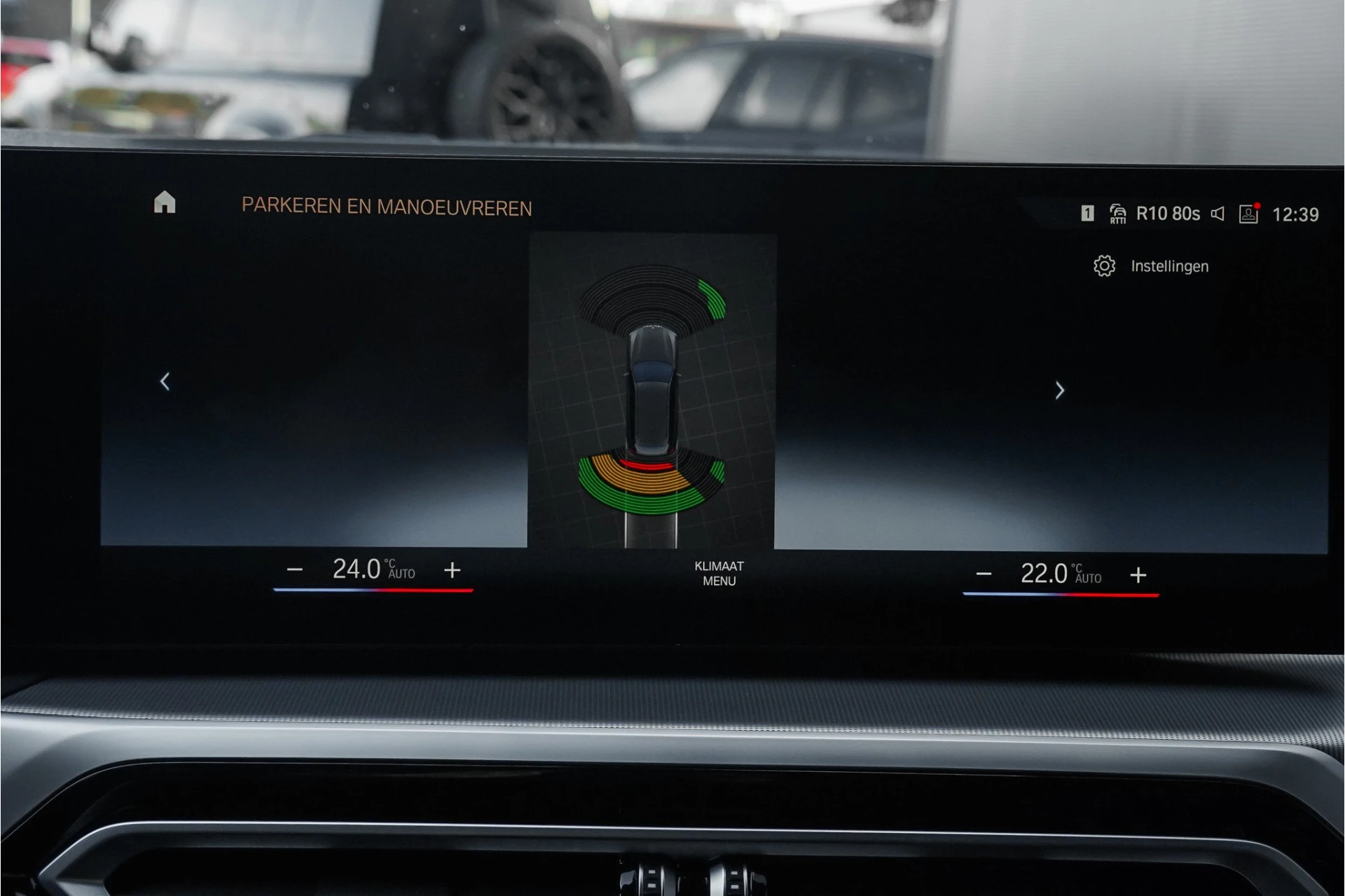Open the traffic info RTTI icon
The width and height of the screenshot is (1345, 896).
point(1117,214)
